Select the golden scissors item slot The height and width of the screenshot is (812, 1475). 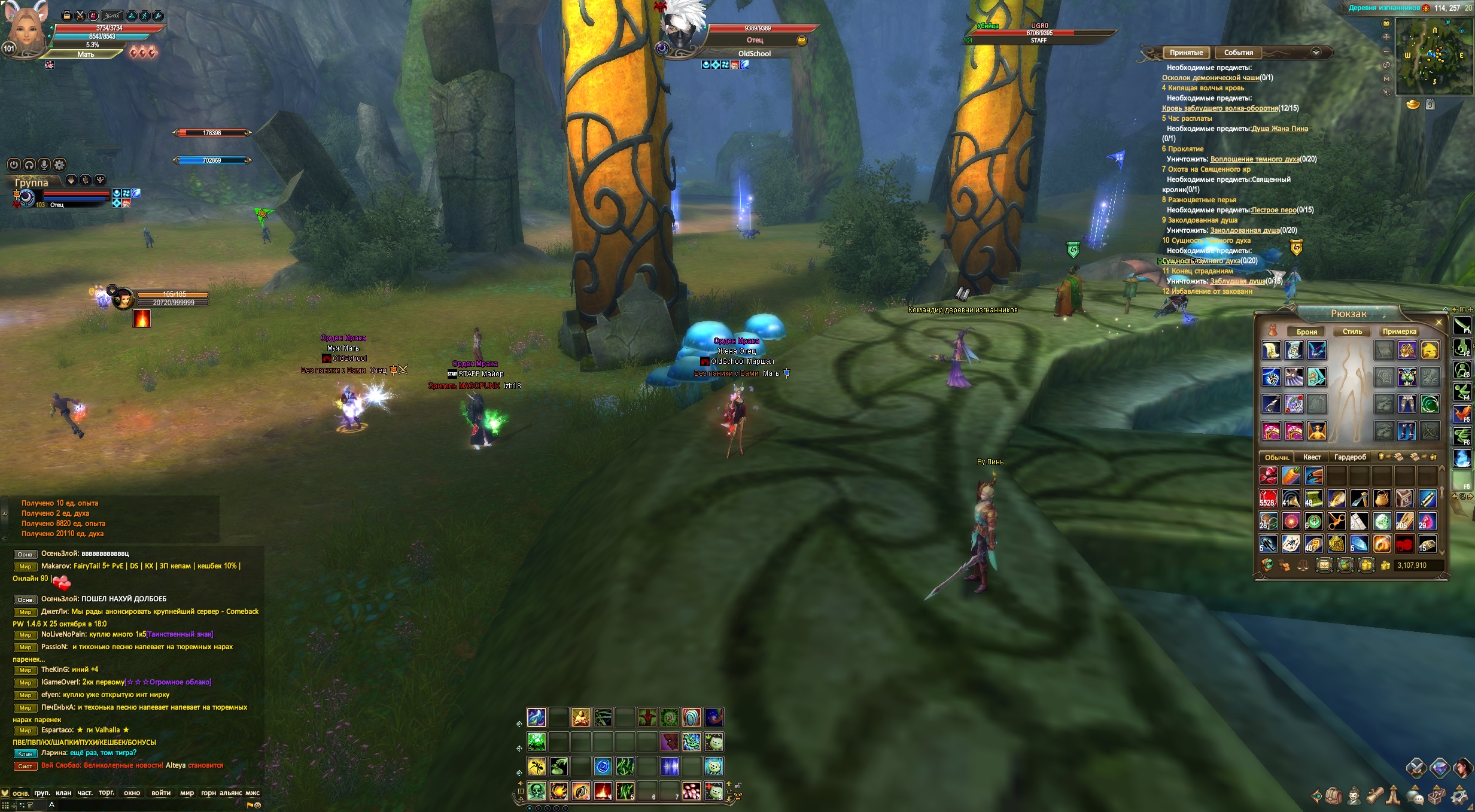coord(1336,521)
